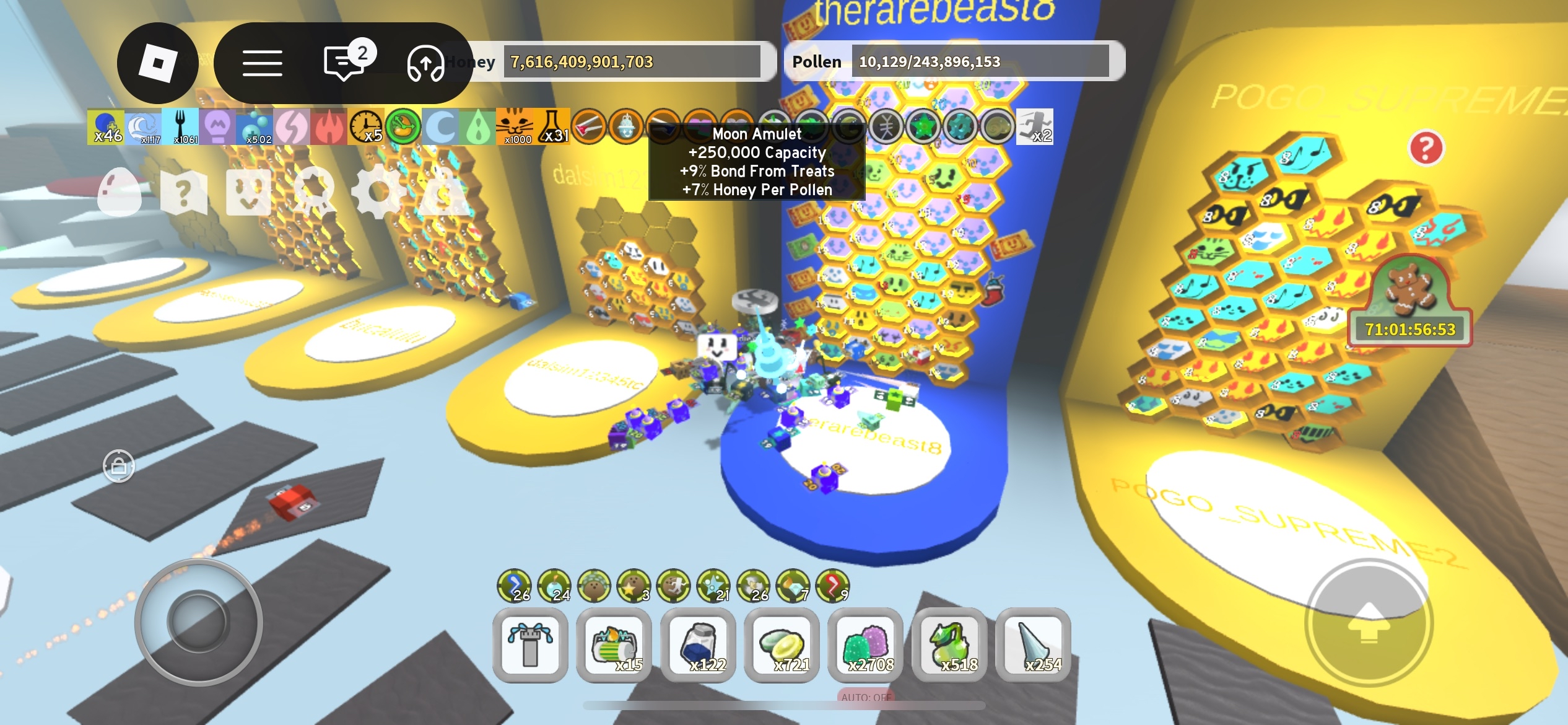
Task: Use the stinger item x254
Action: coord(1033,646)
